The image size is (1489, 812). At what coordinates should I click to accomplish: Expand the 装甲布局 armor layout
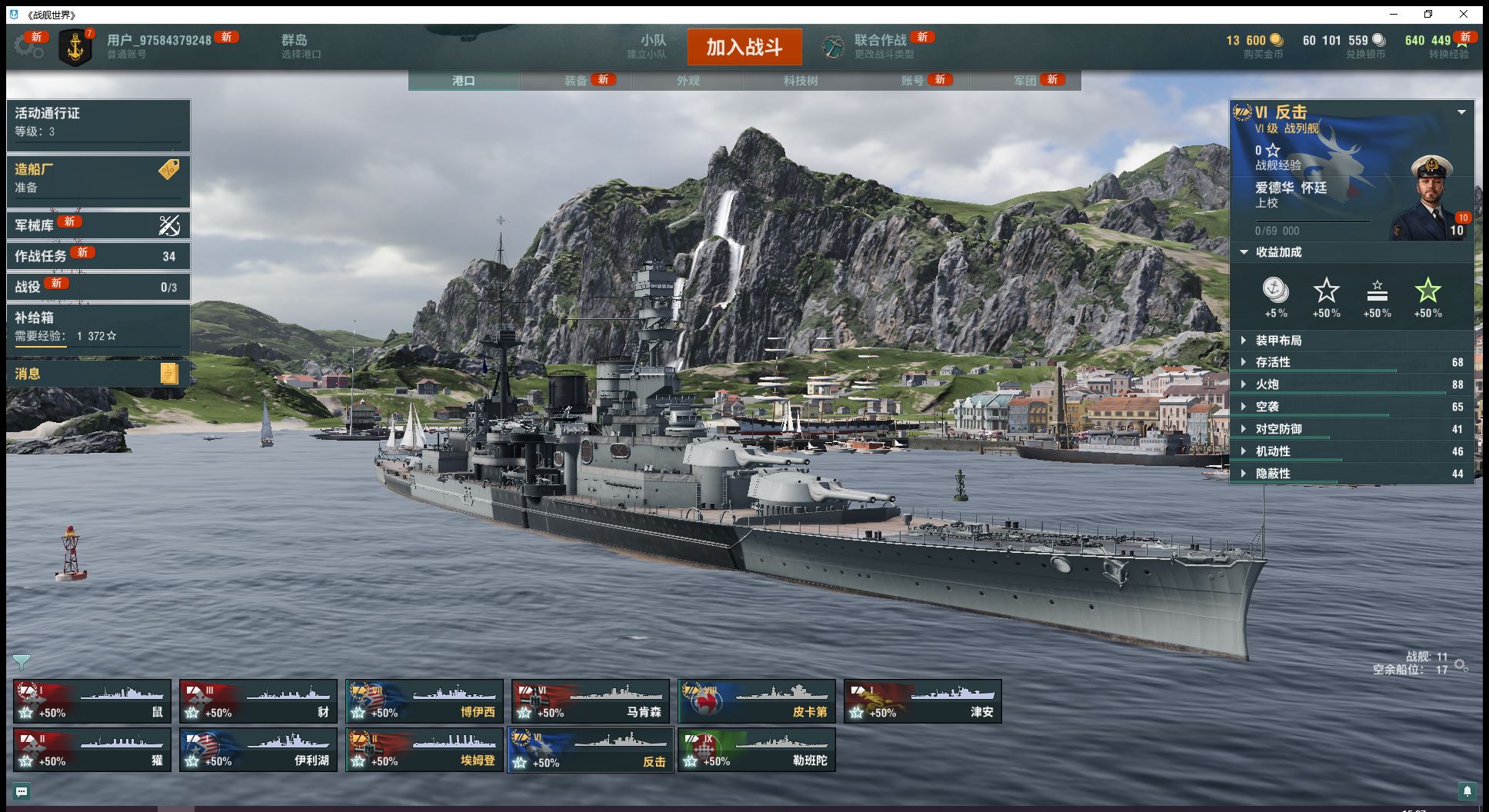(x=1278, y=341)
